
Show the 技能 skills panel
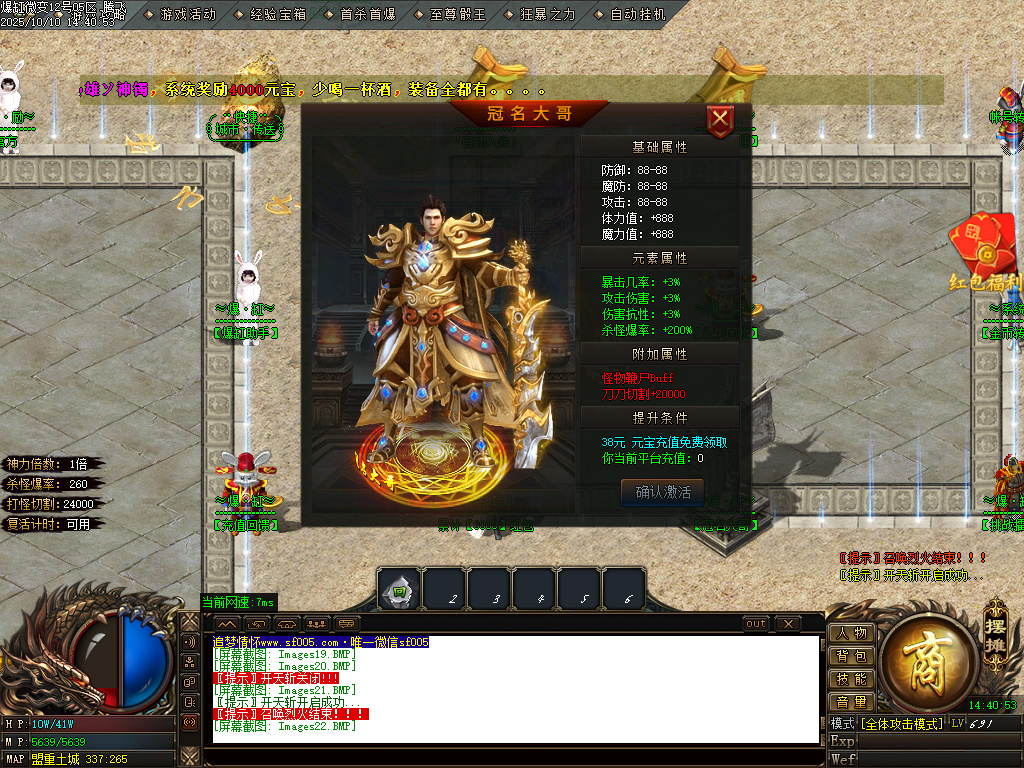(851, 679)
